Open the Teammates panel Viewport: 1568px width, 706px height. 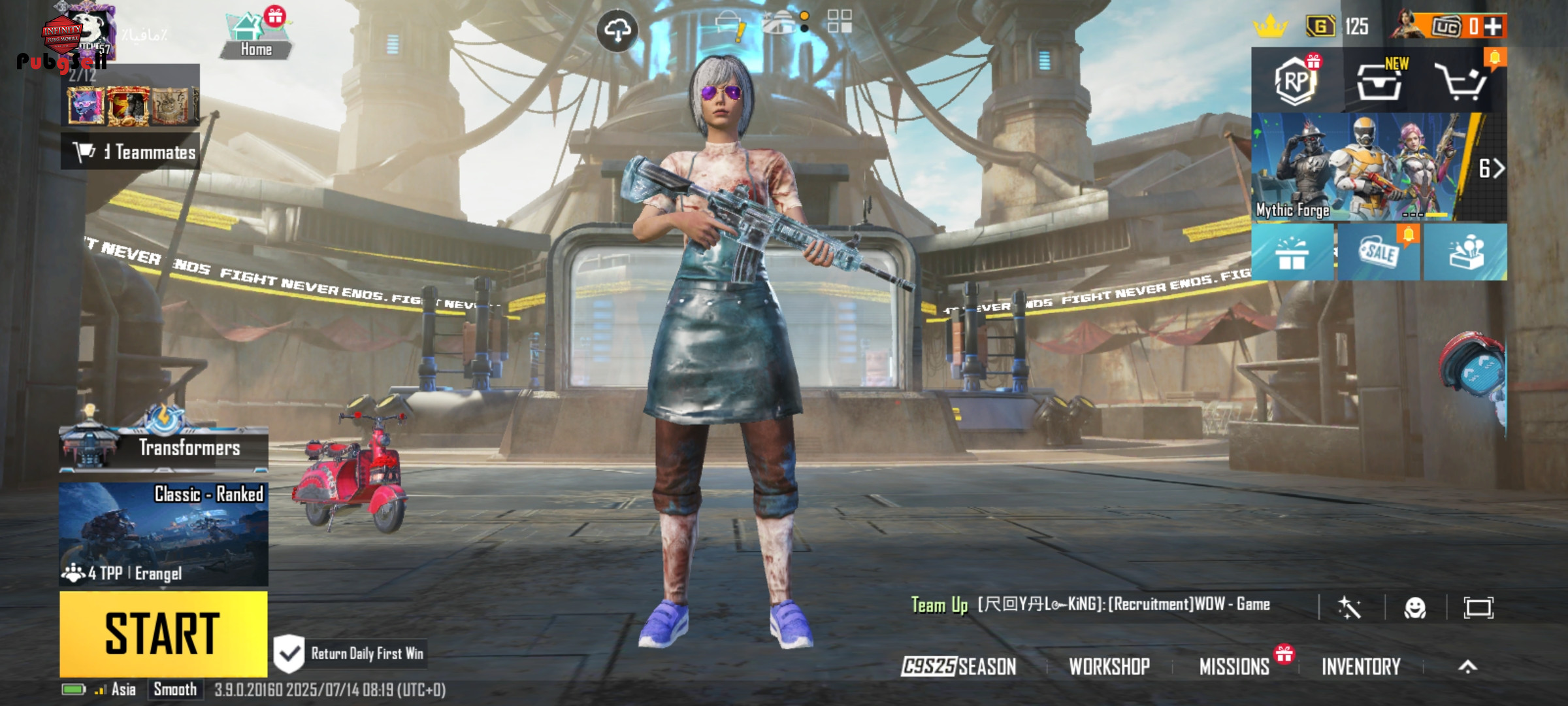point(131,152)
